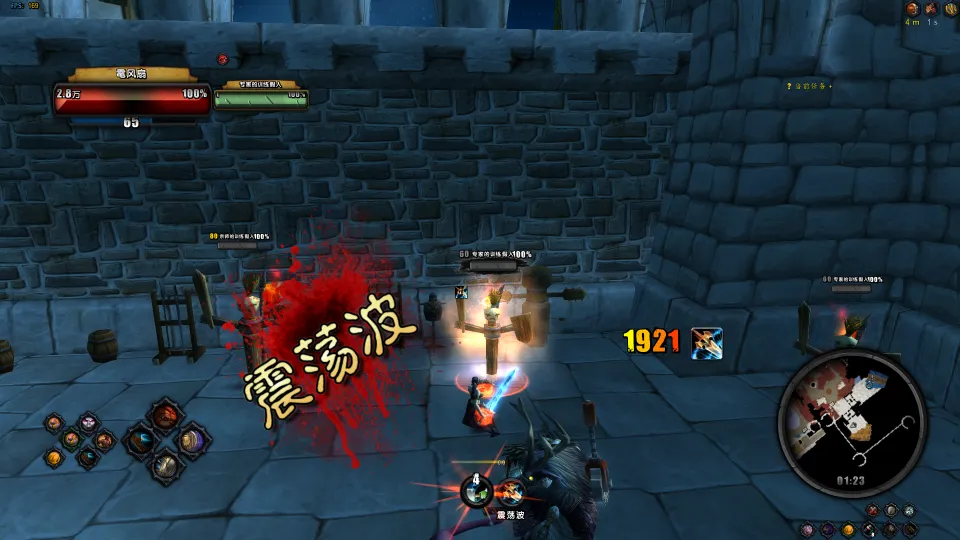Open the circular minimap
Viewport: 960px width, 540px height.
click(851, 420)
